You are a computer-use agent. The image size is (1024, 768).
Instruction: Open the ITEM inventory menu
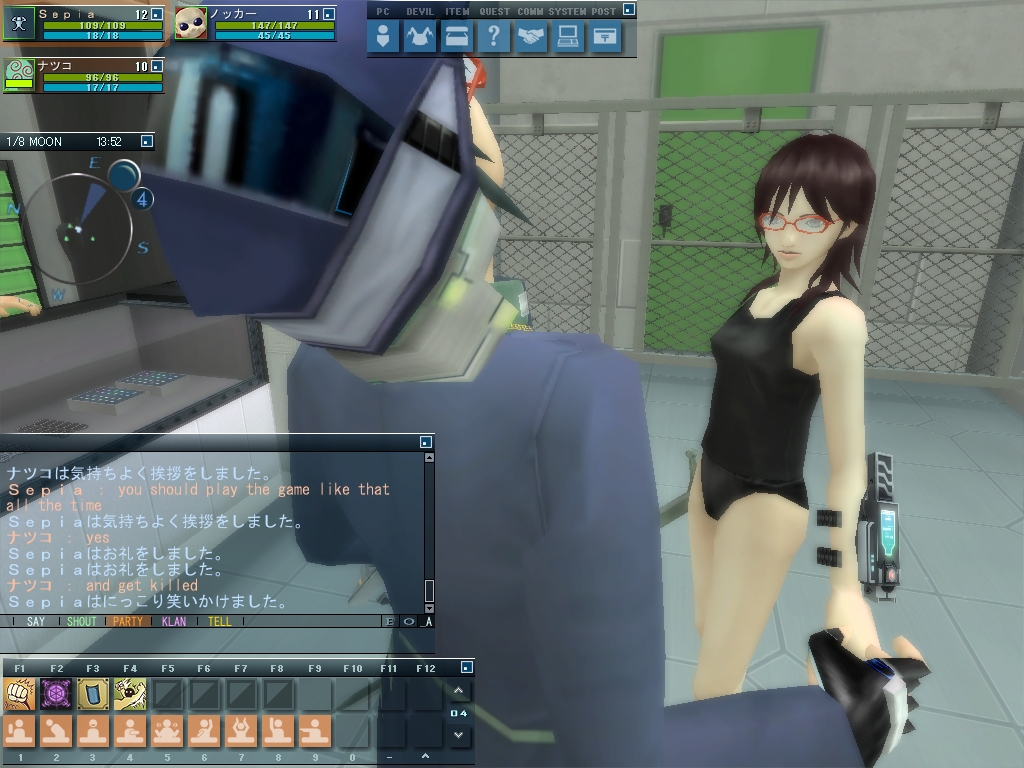point(456,38)
